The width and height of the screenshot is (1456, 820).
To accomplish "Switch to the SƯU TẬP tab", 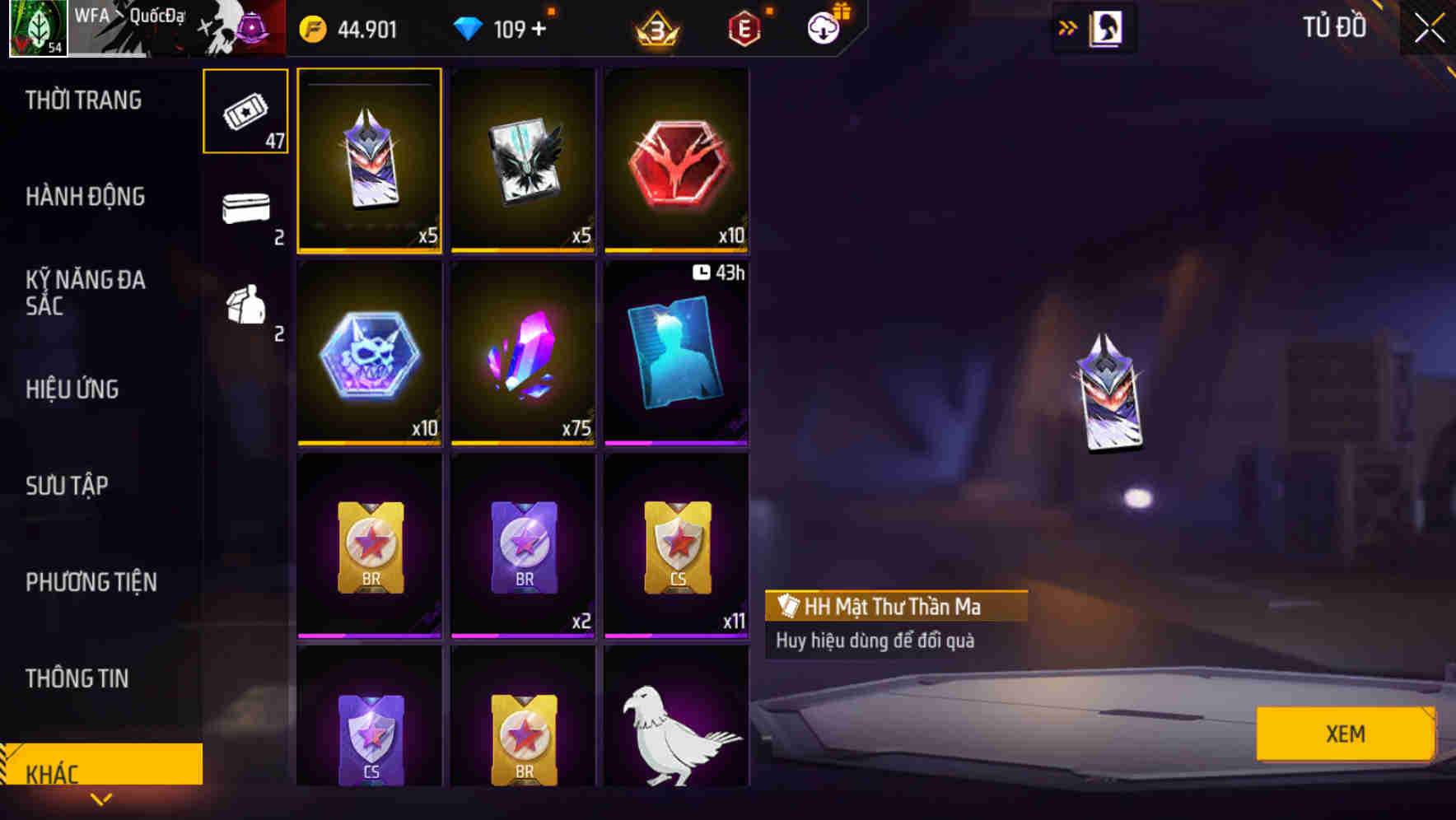I will coord(66,486).
